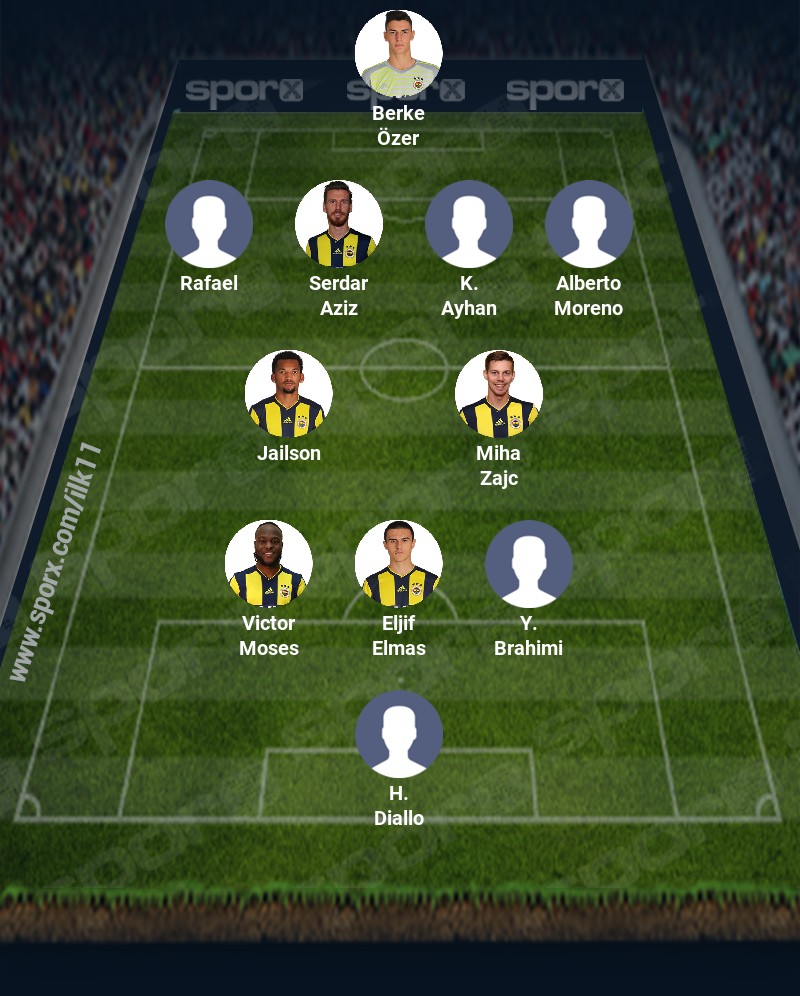Viewport: 800px width, 996px height.
Task: Open the www.sporx.com/ilk11 link
Action: pyautogui.click(x=57, y=562)
